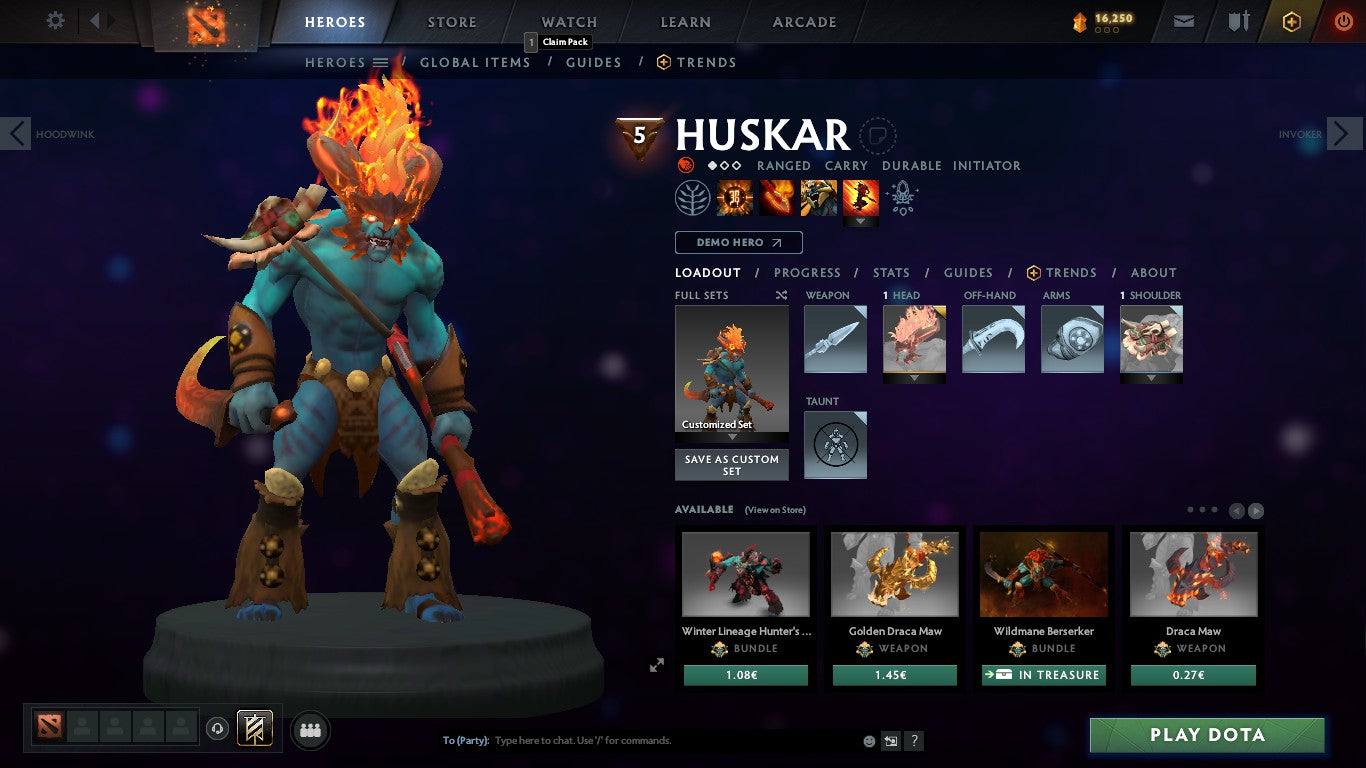The width and height of the screenshot is (1366, 768).
Task: Open the Aghanim's Scepter upgrade icon
Action: pyautogui.click(x=903, y=197)
